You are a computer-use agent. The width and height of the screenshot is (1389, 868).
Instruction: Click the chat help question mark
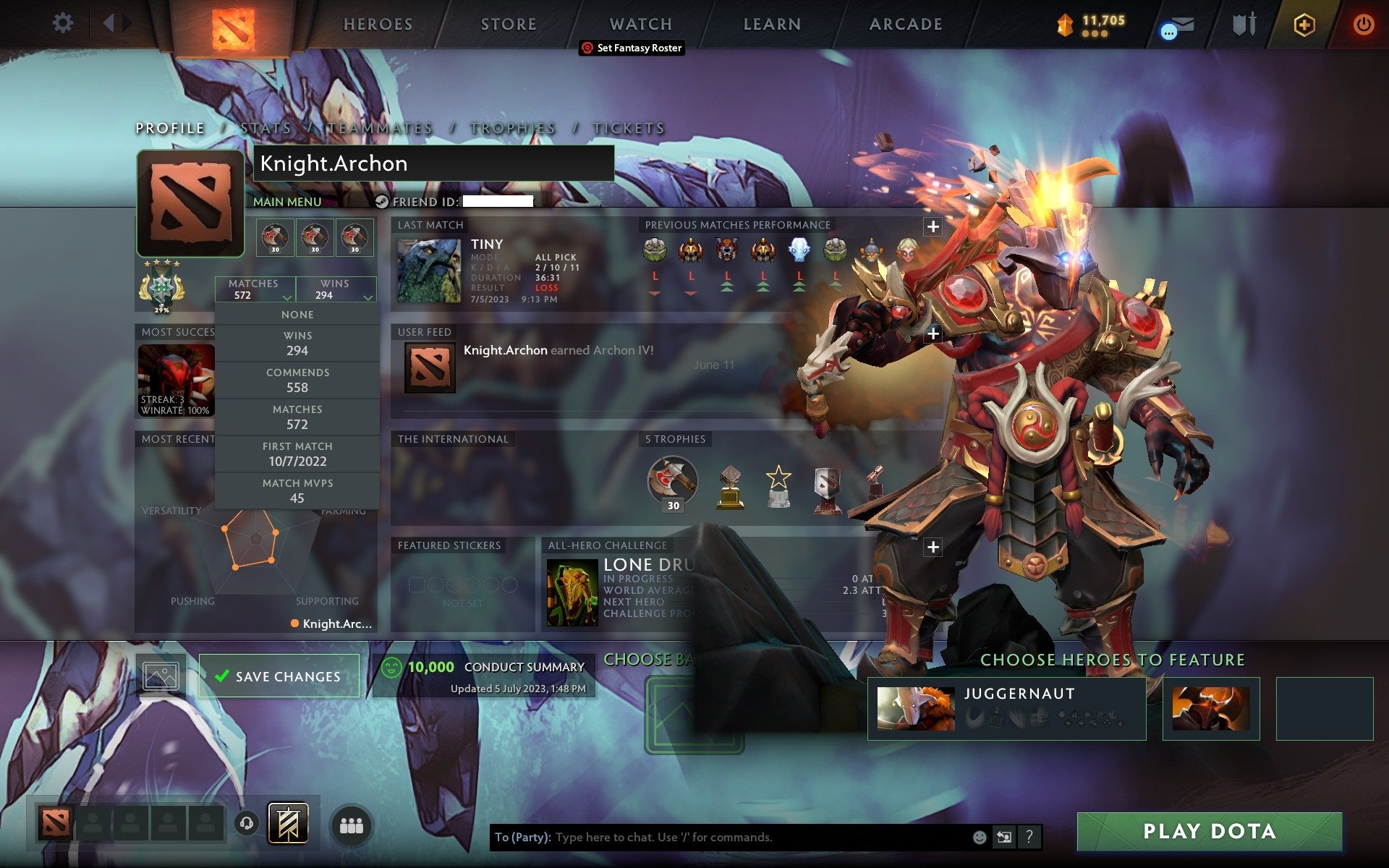tap(1029, 838)
